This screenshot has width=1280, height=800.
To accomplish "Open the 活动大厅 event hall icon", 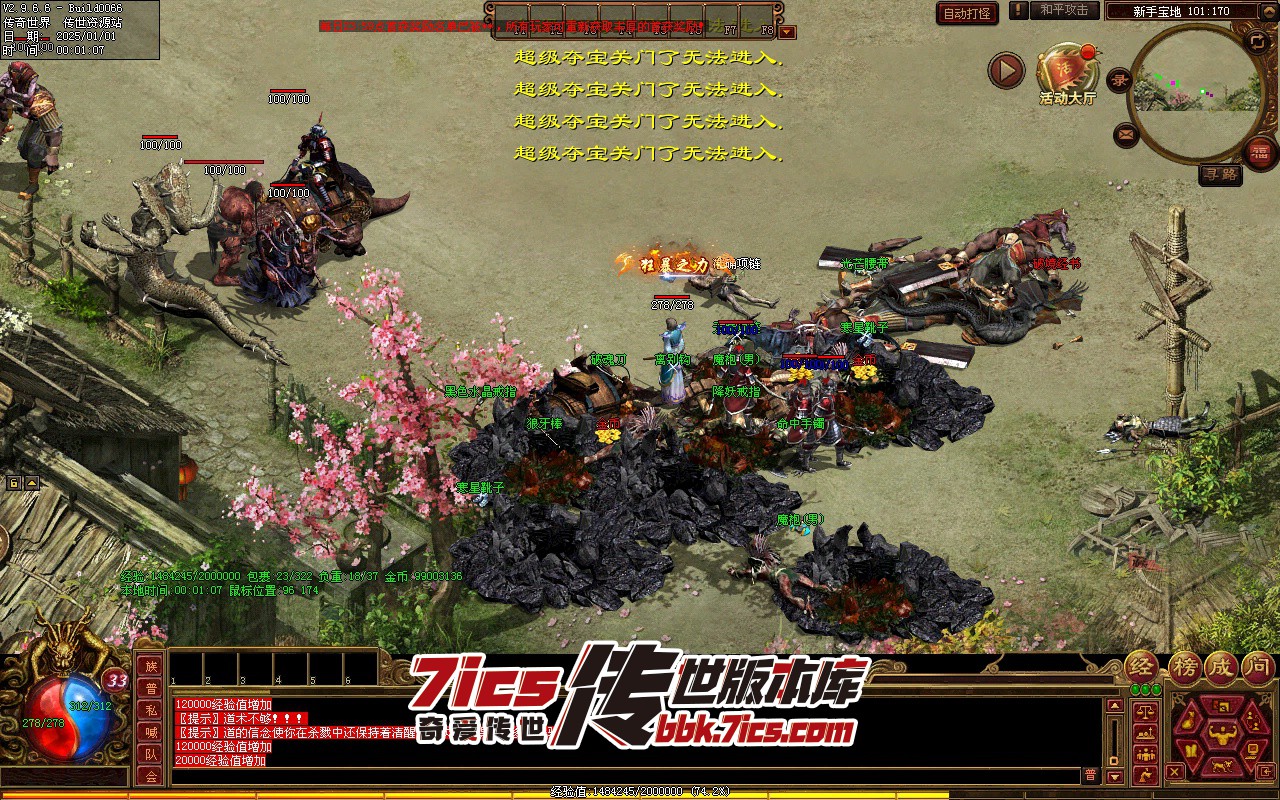I will (x=1067, y=71).
